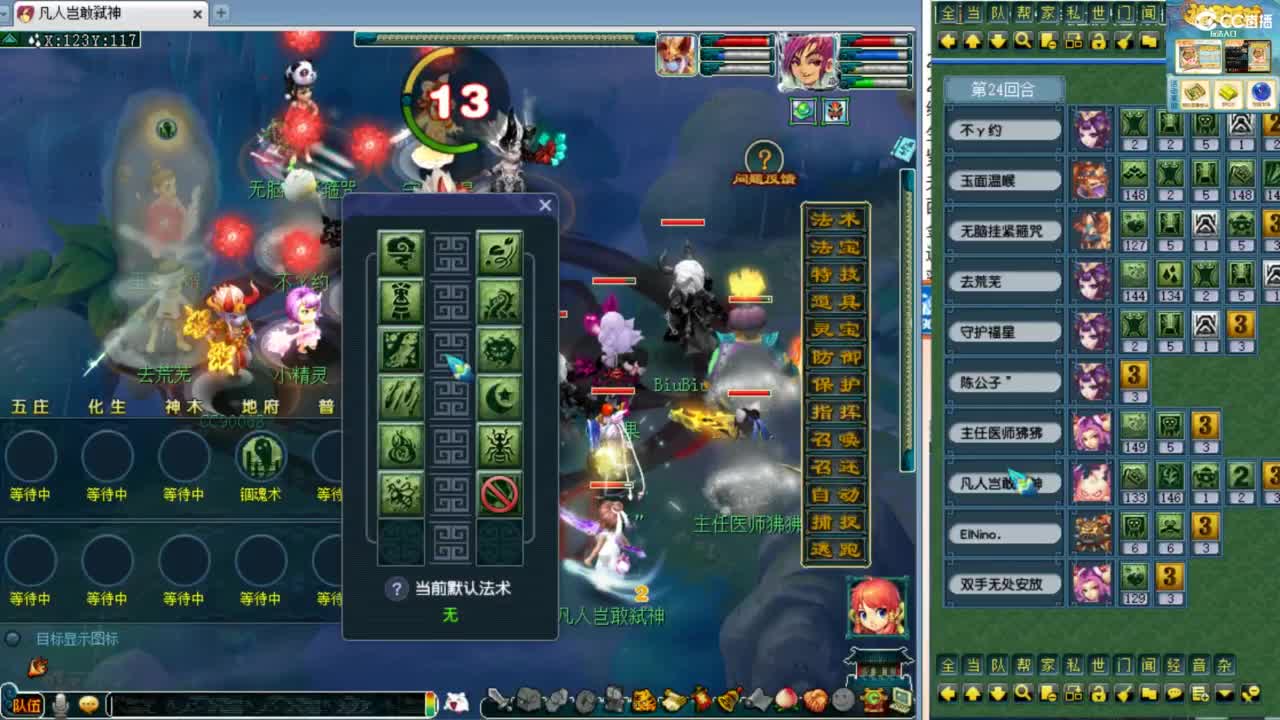Toggle 锢魂术 skill slot in party bar
This screenshot has width=1280, height=720.
[260, 460]
